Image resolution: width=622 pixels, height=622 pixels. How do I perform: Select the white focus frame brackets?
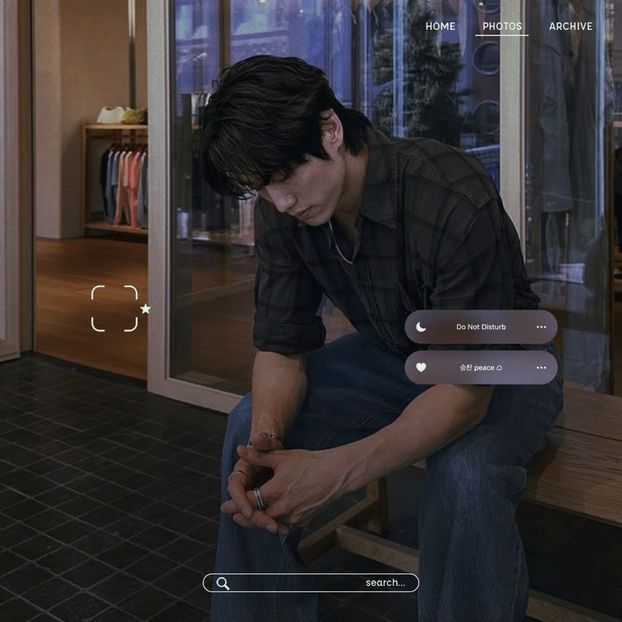114,308
